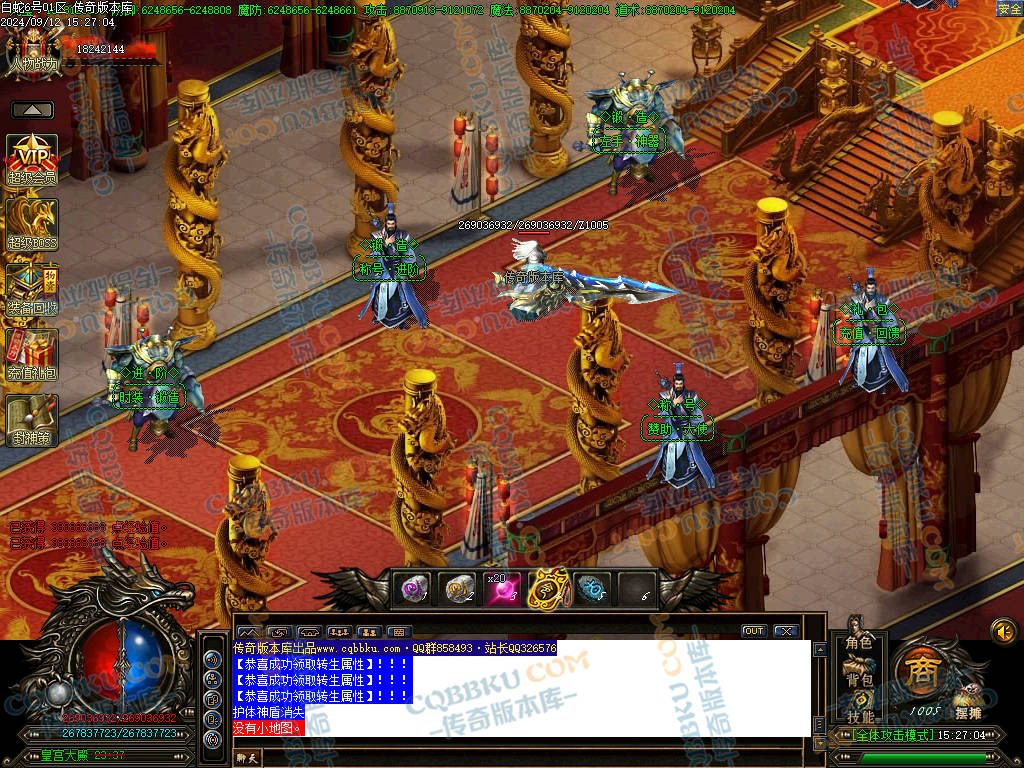Collapse the left icon list arrow
1024x768 pixels.
click(x=33, y=110)
